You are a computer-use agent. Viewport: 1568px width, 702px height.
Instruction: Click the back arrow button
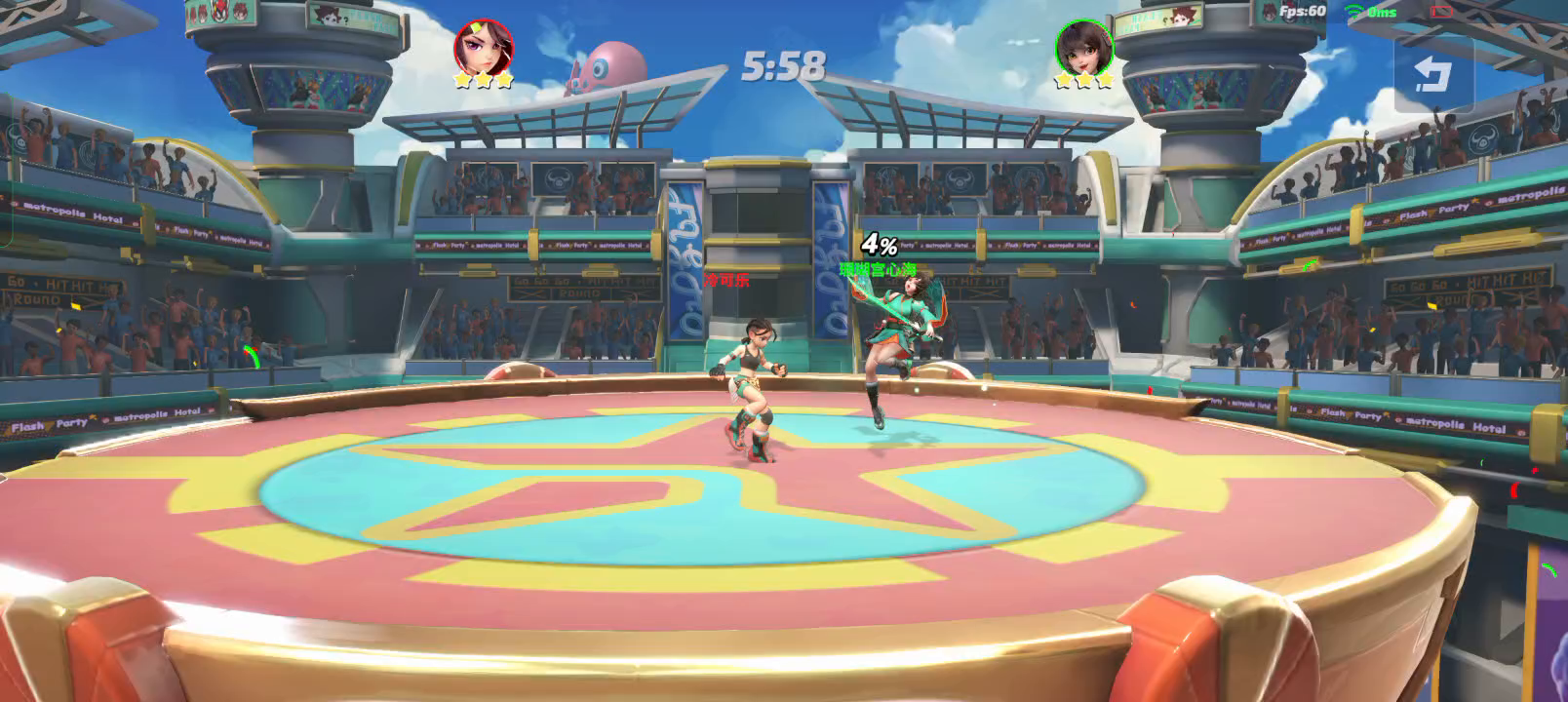[x=1432, y=74]
